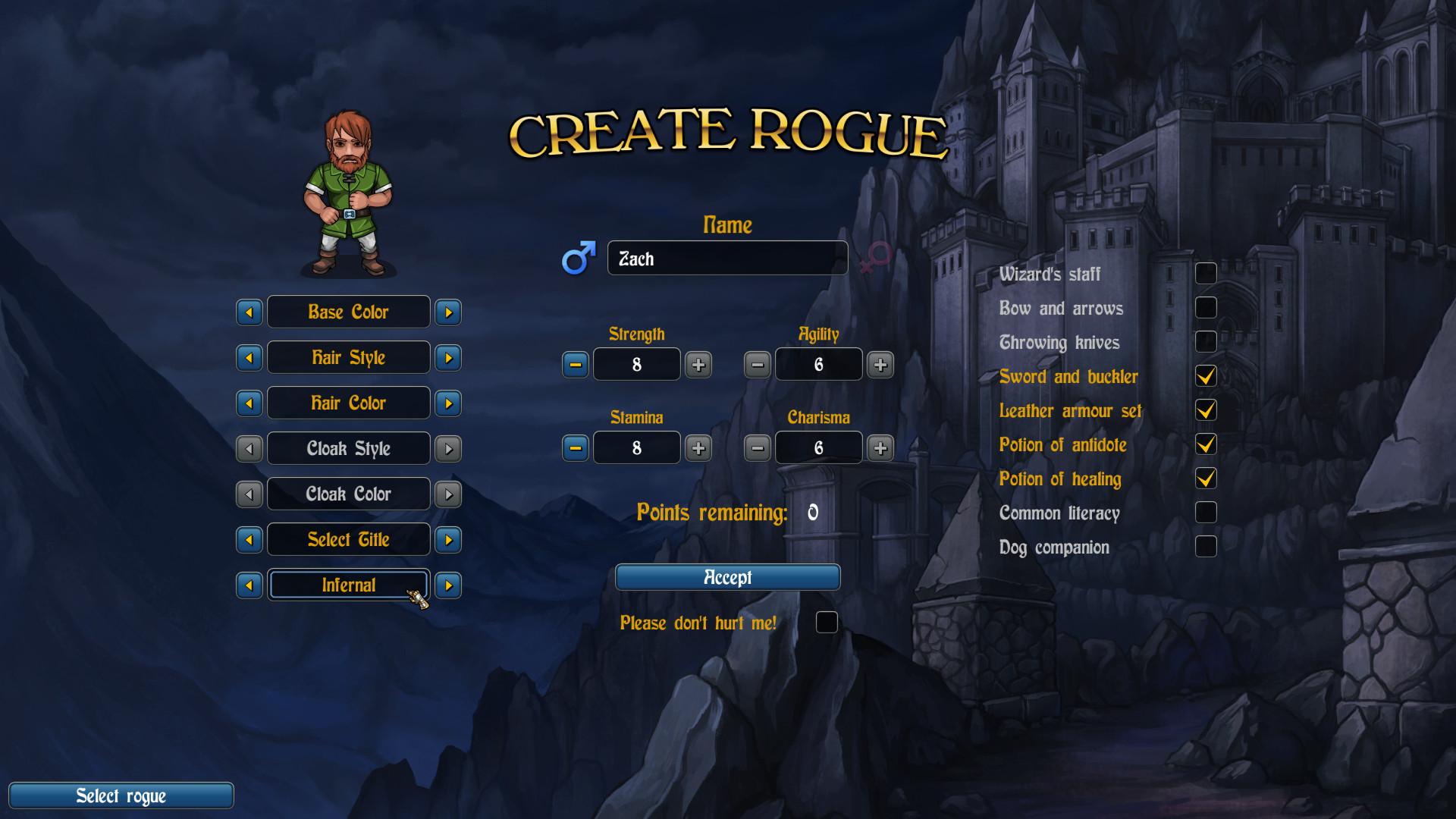Viewport: 1456px width, 819px height.
Task: Cycle Hair Style forward with right arrow
Action: [x=447, y=357]
